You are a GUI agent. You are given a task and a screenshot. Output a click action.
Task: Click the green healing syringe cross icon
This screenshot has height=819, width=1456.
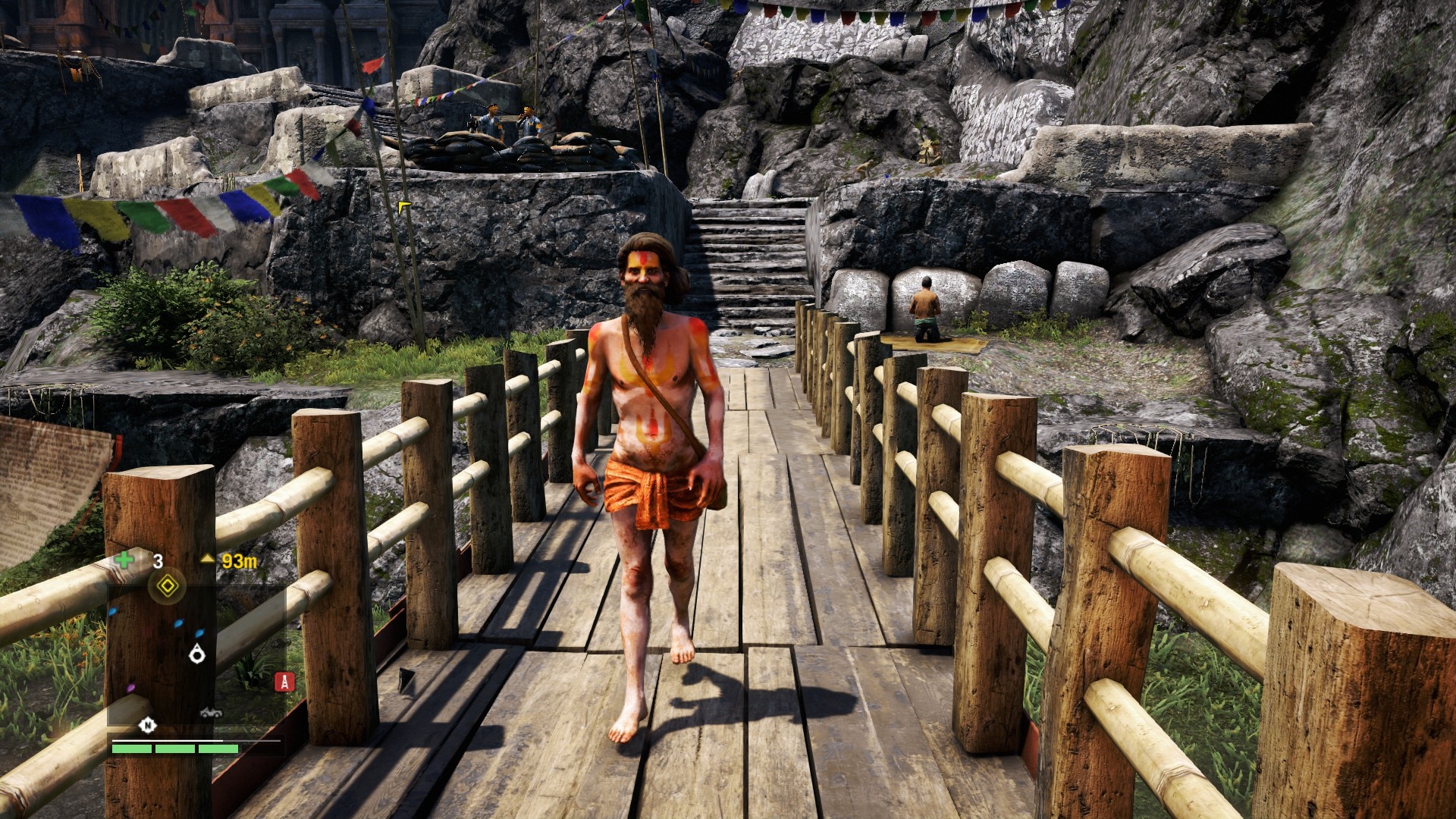124,560
